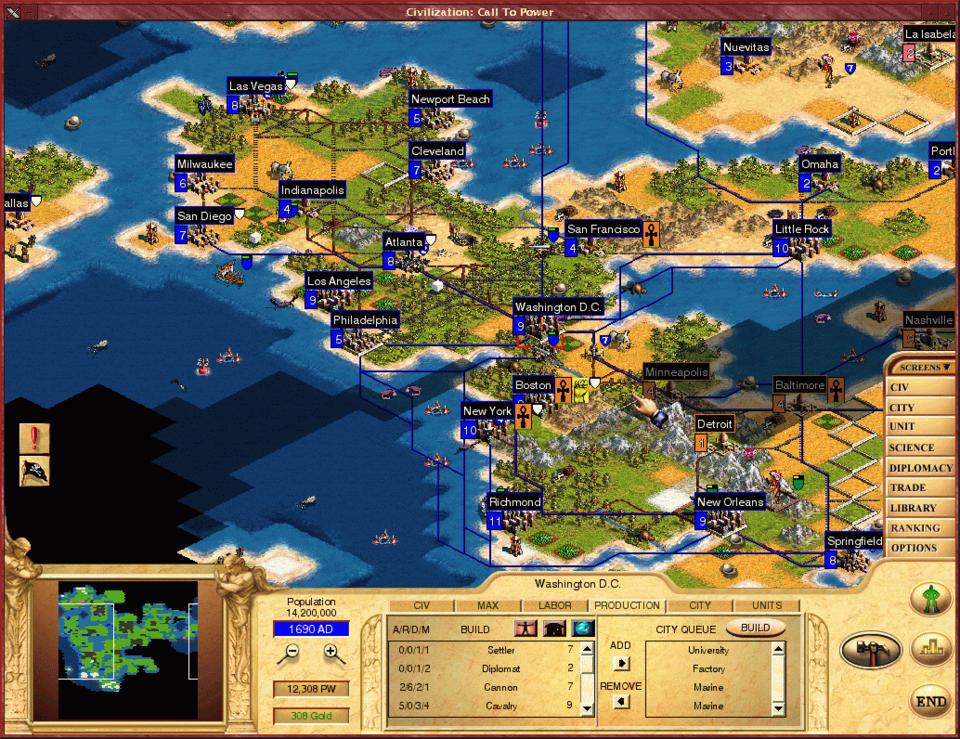Select Cannon in the build list
The image size is (960, 739).
[x=500, y=688]
